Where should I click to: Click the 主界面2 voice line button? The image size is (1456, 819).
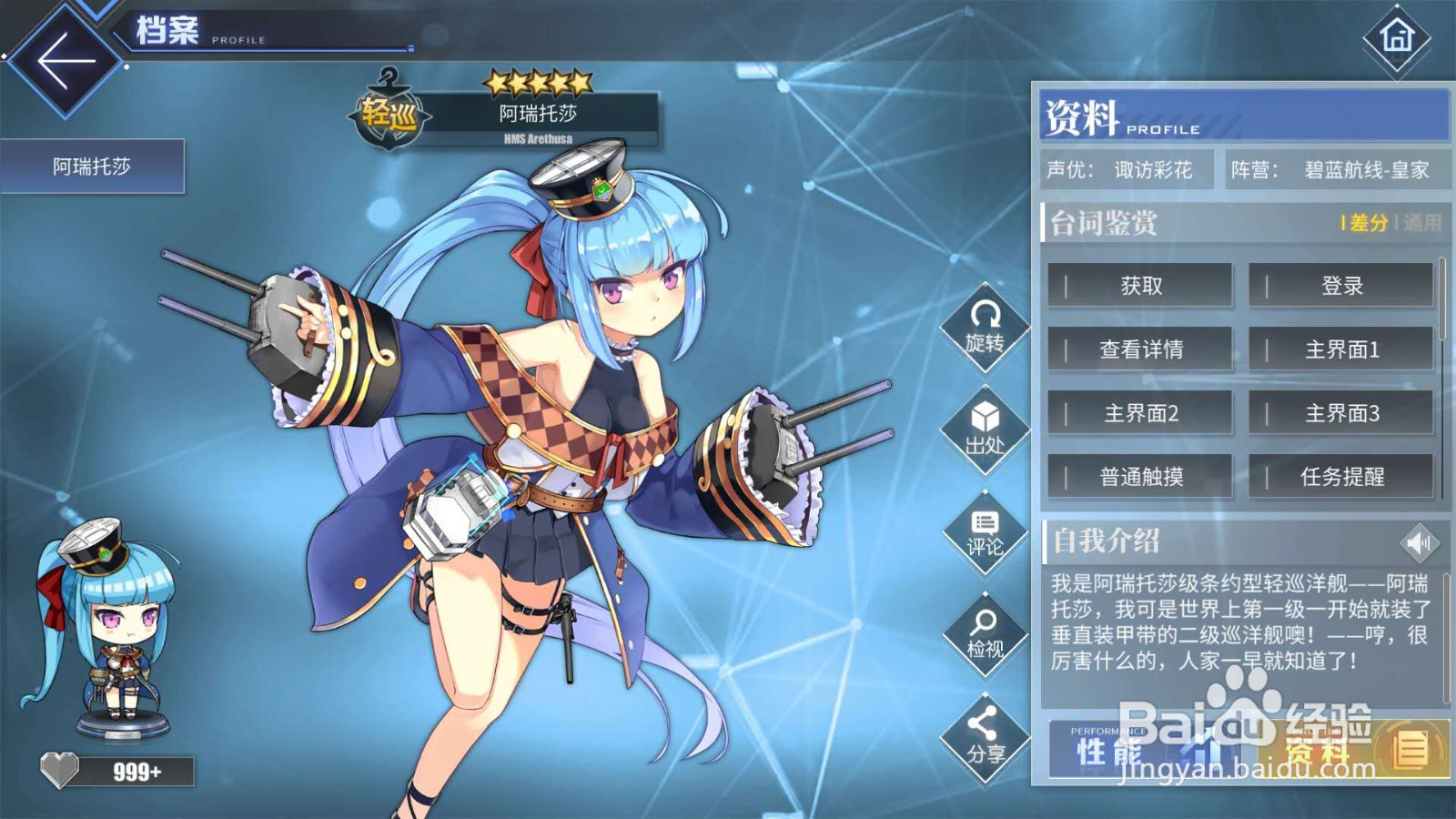tap(1140, 412)
